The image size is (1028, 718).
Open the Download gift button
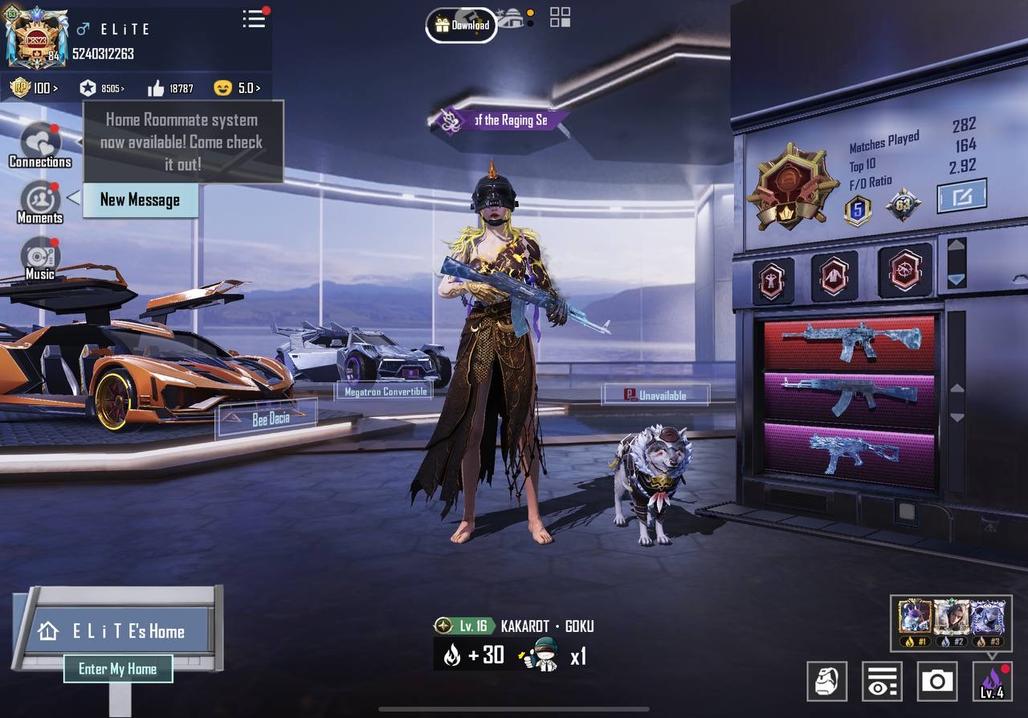[461, 25]
